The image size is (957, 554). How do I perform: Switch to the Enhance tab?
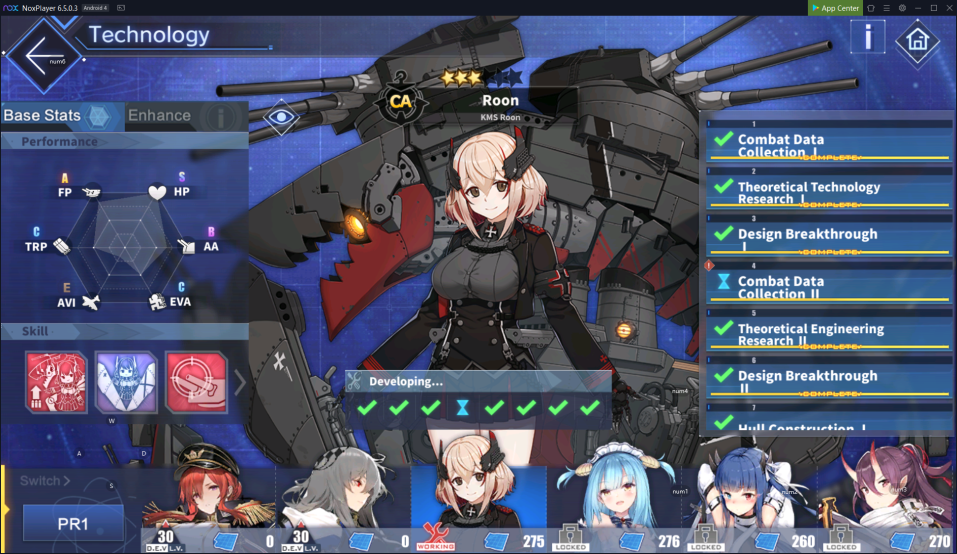tap(160, 116)
